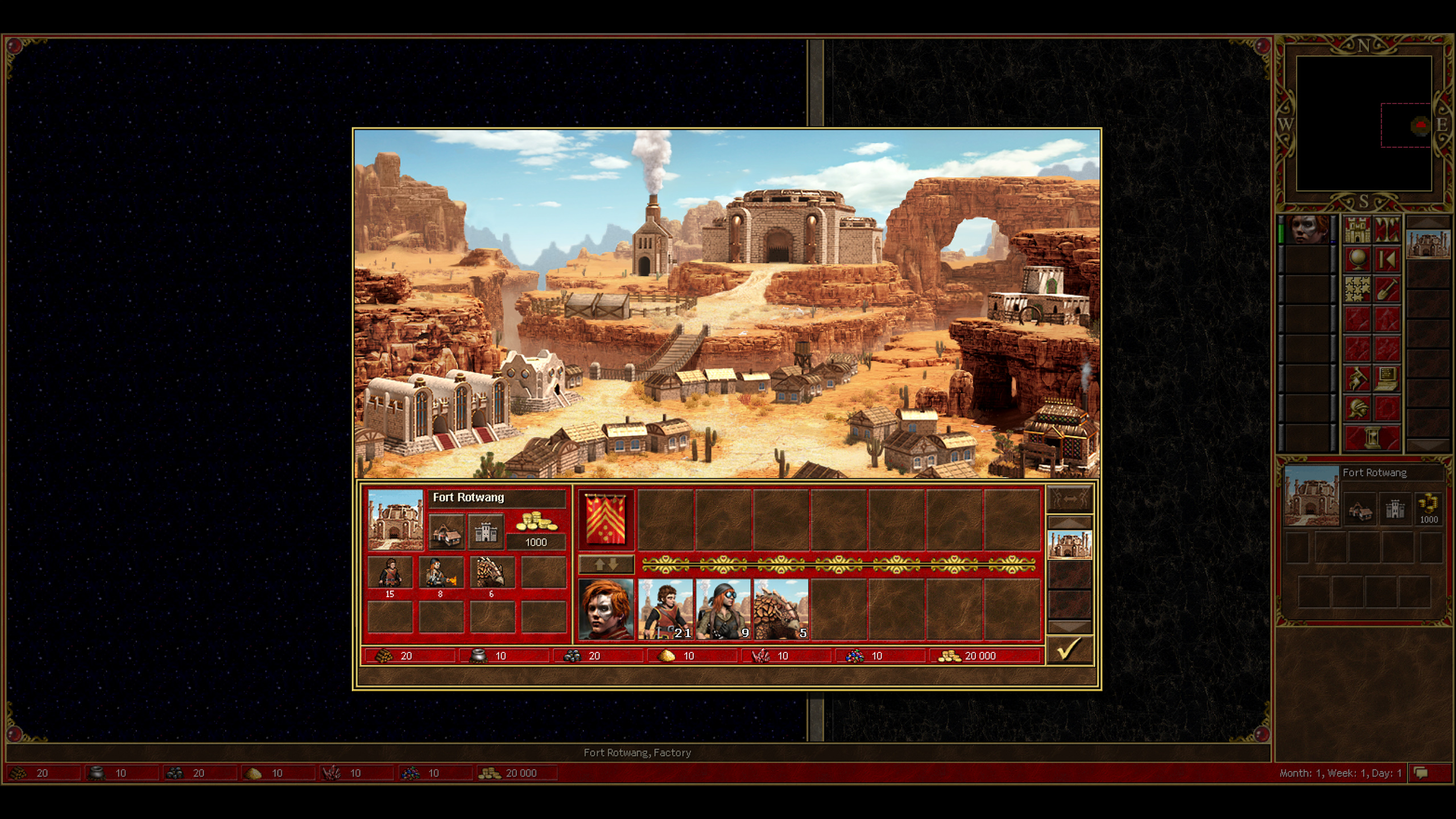End the turn with the hourglass

[1372, 438]
